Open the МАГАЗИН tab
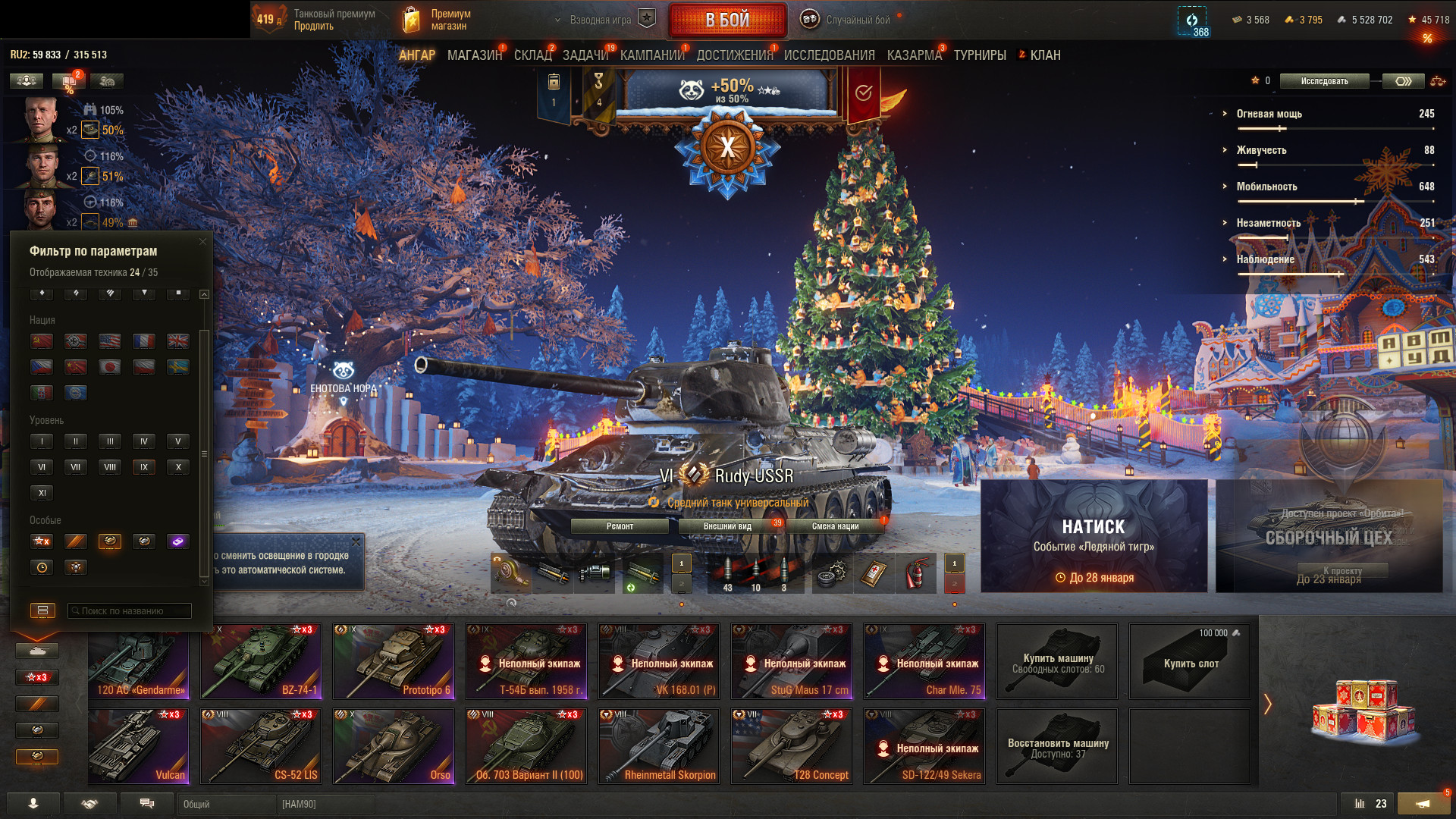 tap(475, 55)
